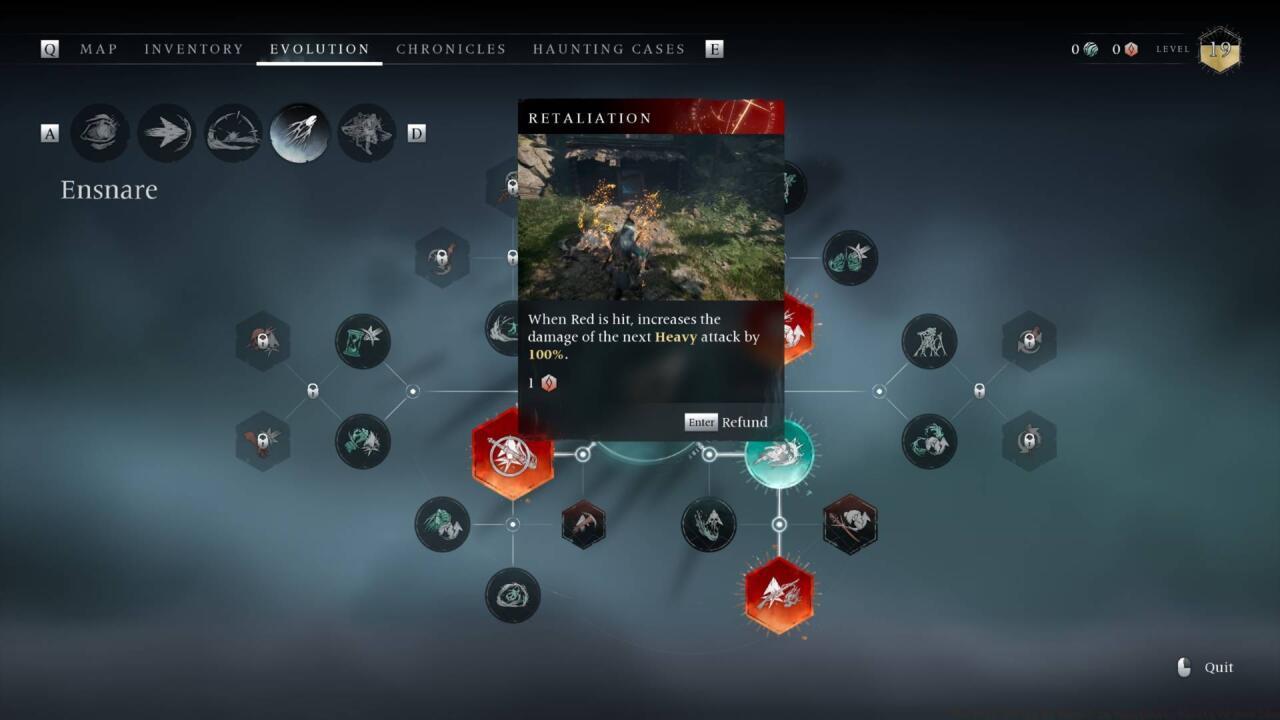This screenshot has width=1280, height=720.
Task: Select the glowing teal circular skill node
Action: [x=779, y=455]
